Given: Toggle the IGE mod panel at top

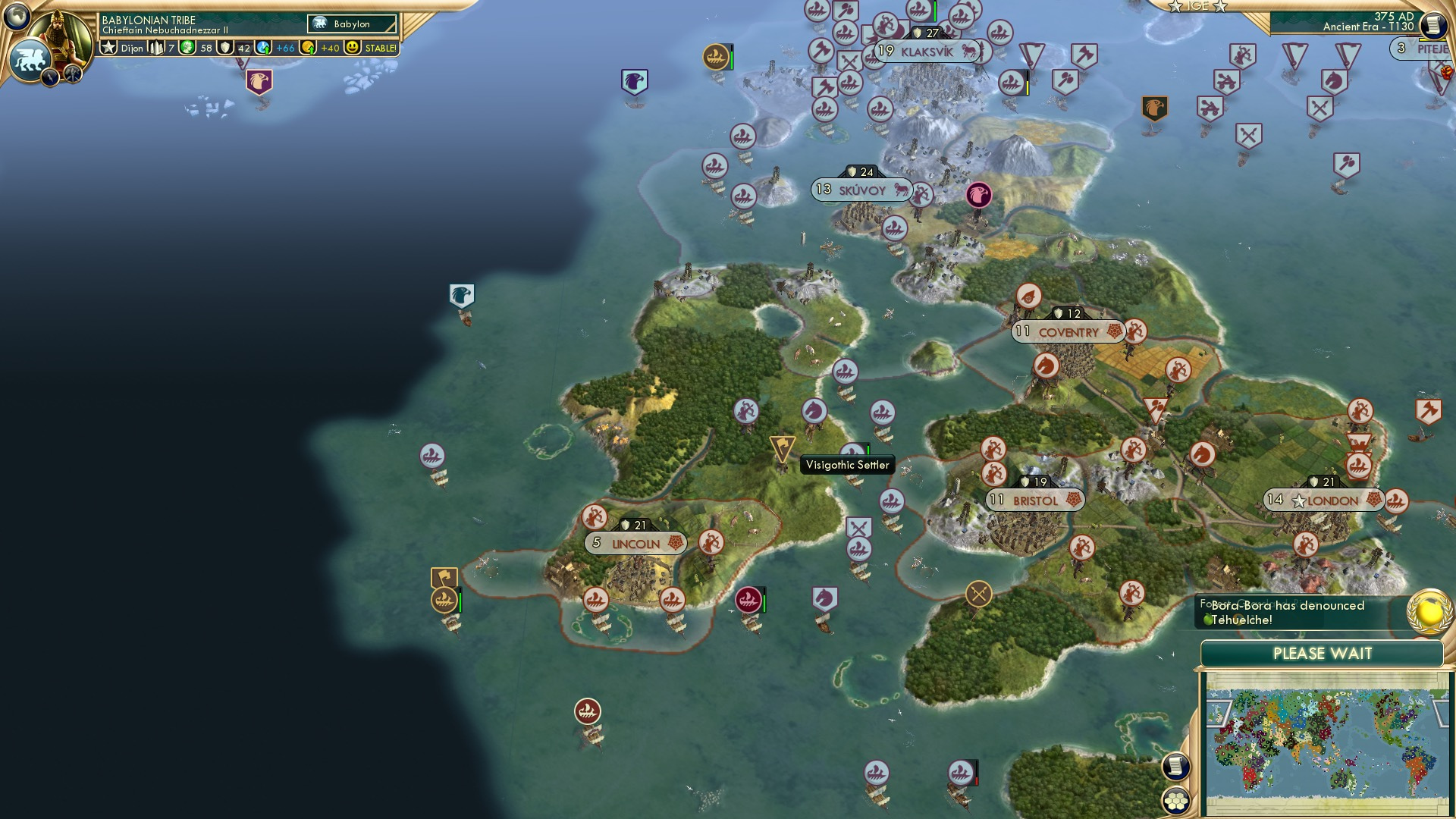Looking at the screenshot, I should pos(1198,6).
